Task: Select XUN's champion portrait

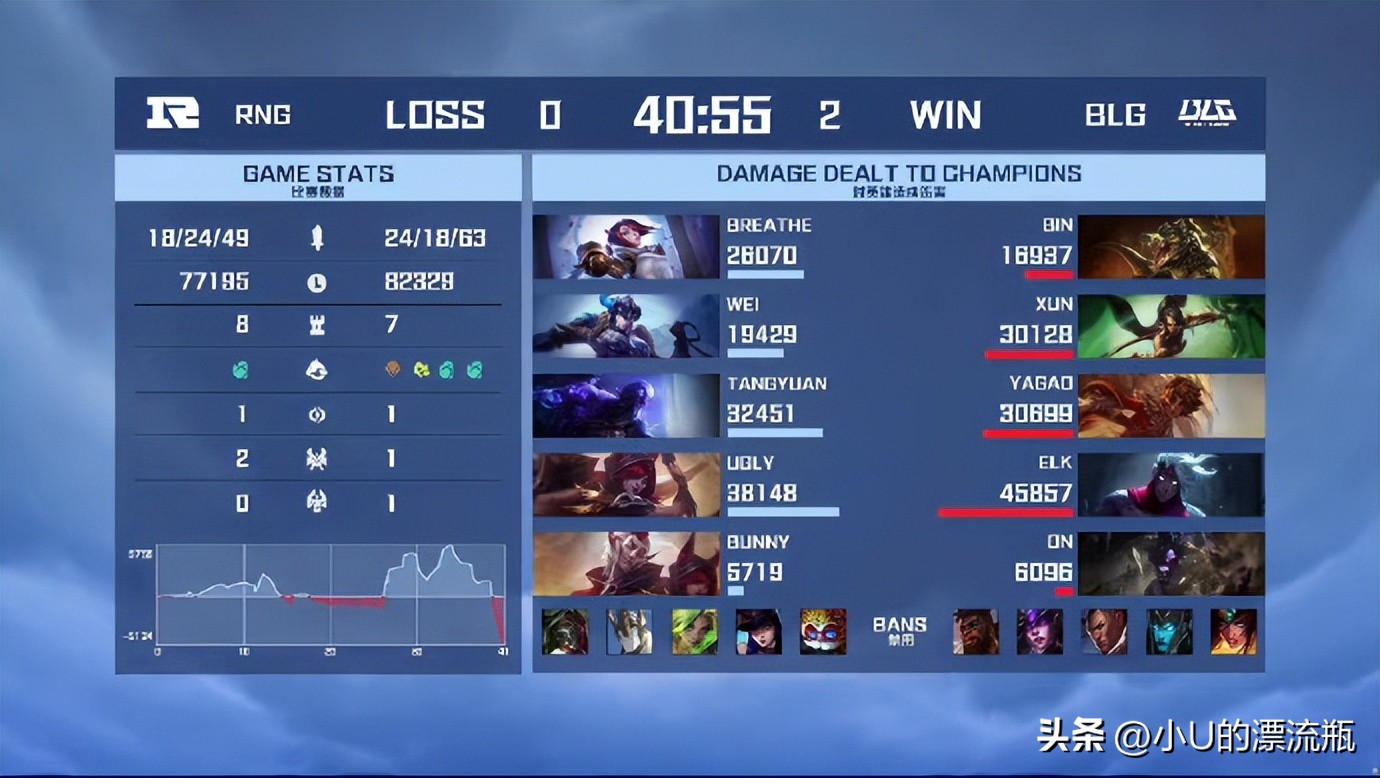Action: [x=1171, y=326]
